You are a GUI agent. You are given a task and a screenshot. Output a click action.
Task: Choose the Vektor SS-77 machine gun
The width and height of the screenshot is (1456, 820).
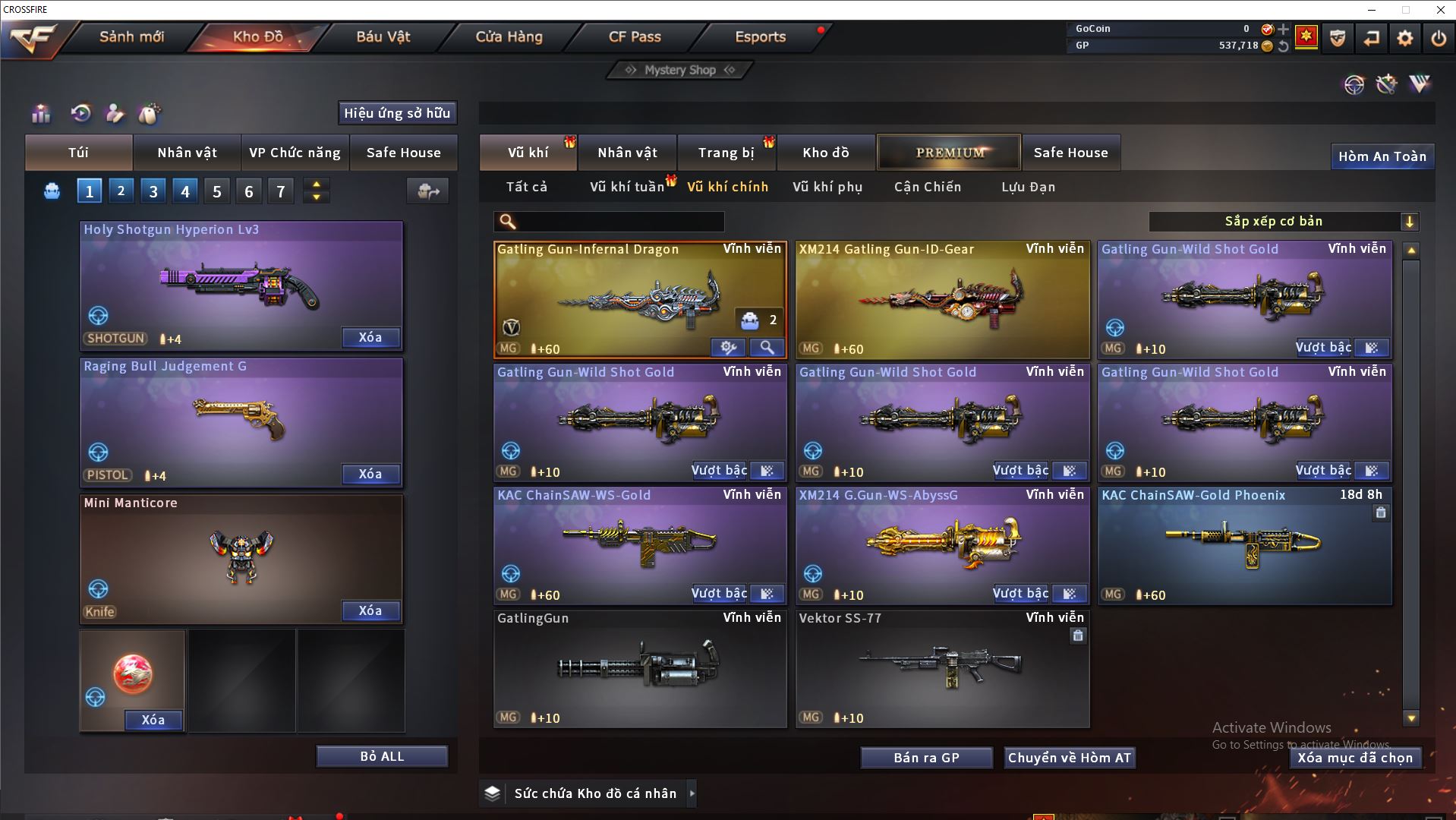tap(942, 668)
